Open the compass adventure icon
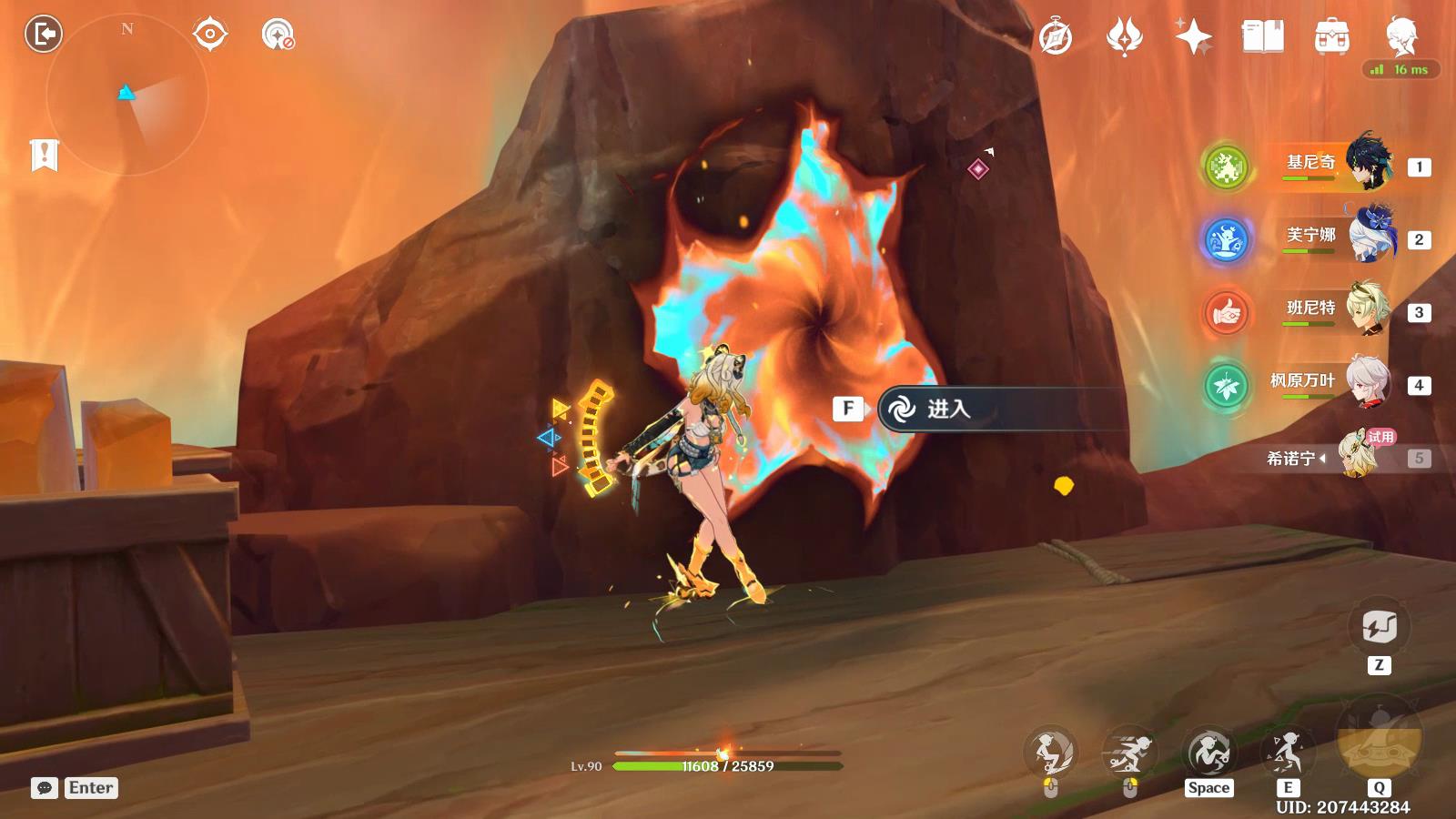 (x=1056, y=37)
